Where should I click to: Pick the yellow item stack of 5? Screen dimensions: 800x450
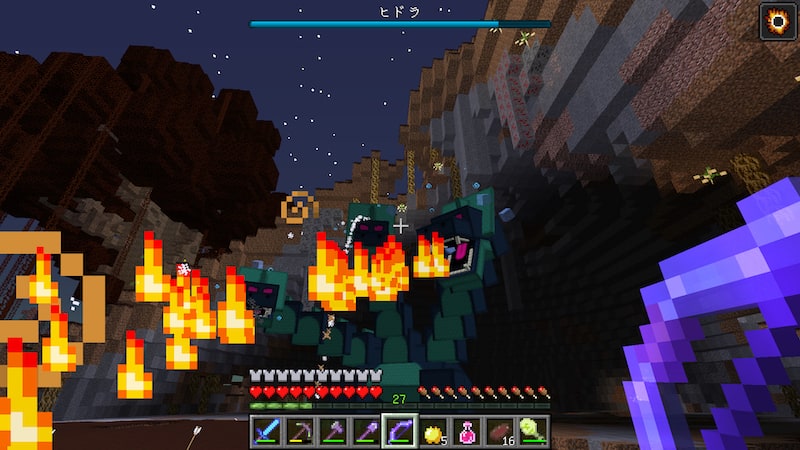pos(433,431)
